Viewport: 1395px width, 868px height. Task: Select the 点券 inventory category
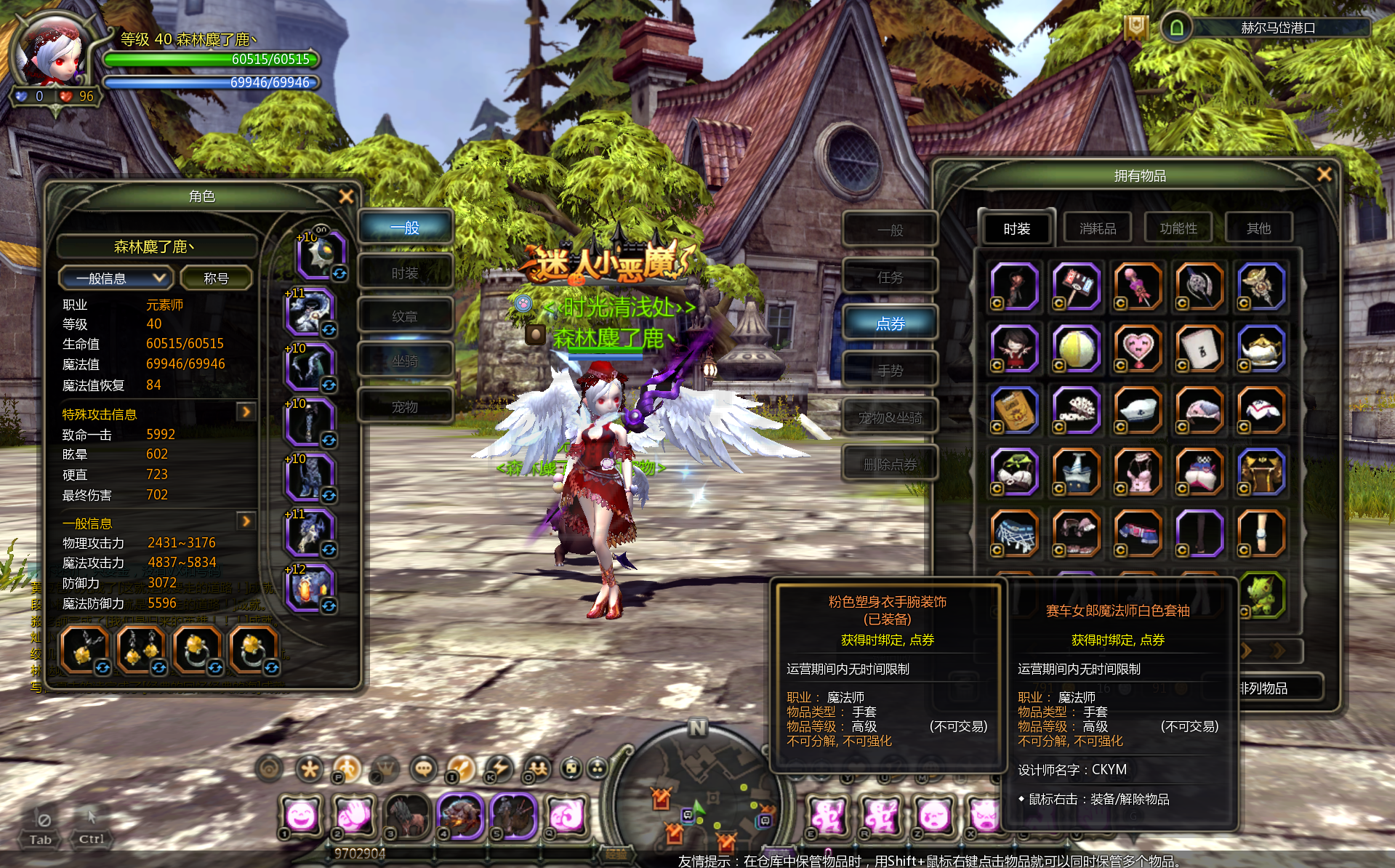(x=890, y=324)
